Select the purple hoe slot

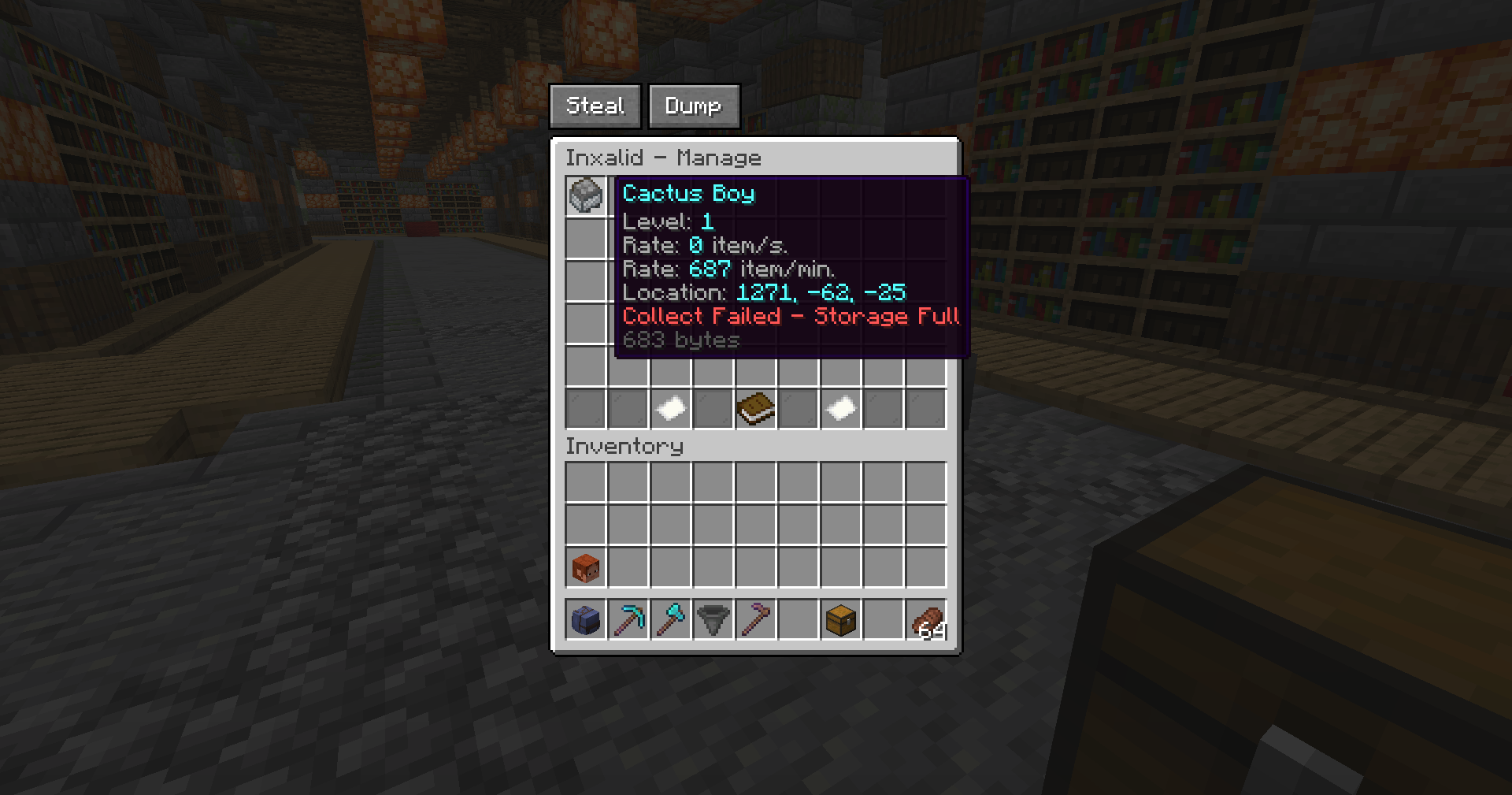pos(756,620)
